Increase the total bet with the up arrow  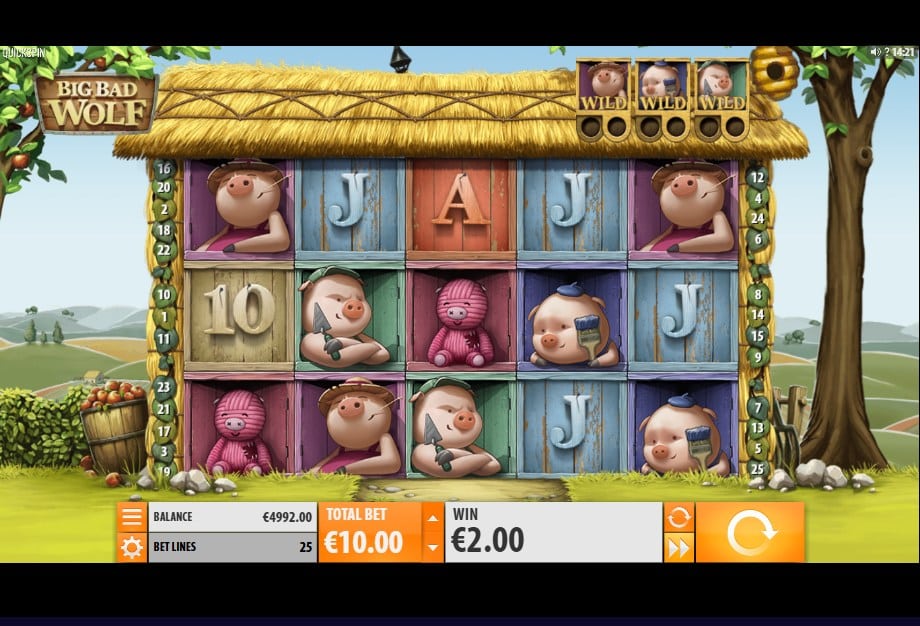point(432,518)
